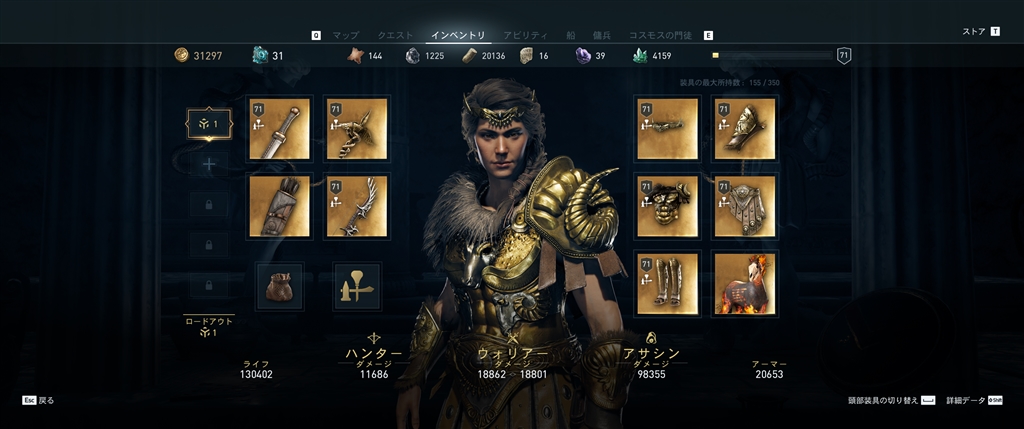Image resolution: width=1024 pixels, height=429 pixels.
Task: Select the equipped sword slot
Action: (279, 129)
